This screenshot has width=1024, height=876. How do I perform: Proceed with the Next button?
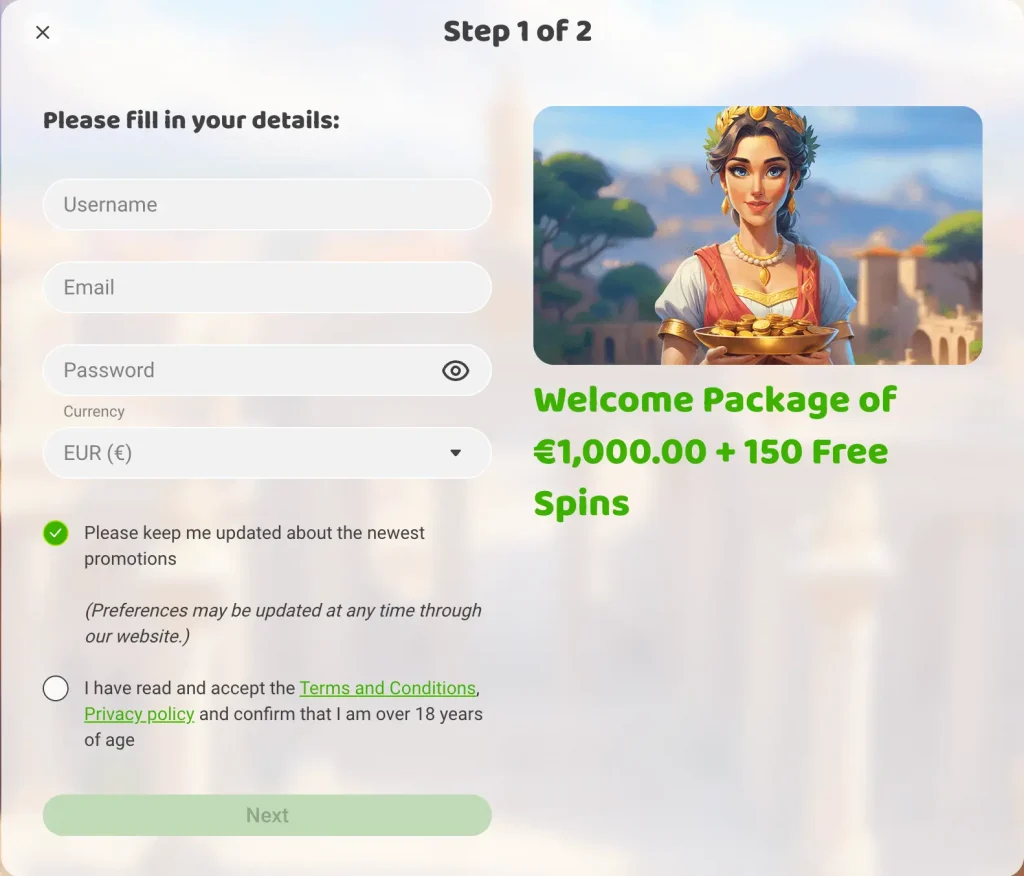[267, 816]
